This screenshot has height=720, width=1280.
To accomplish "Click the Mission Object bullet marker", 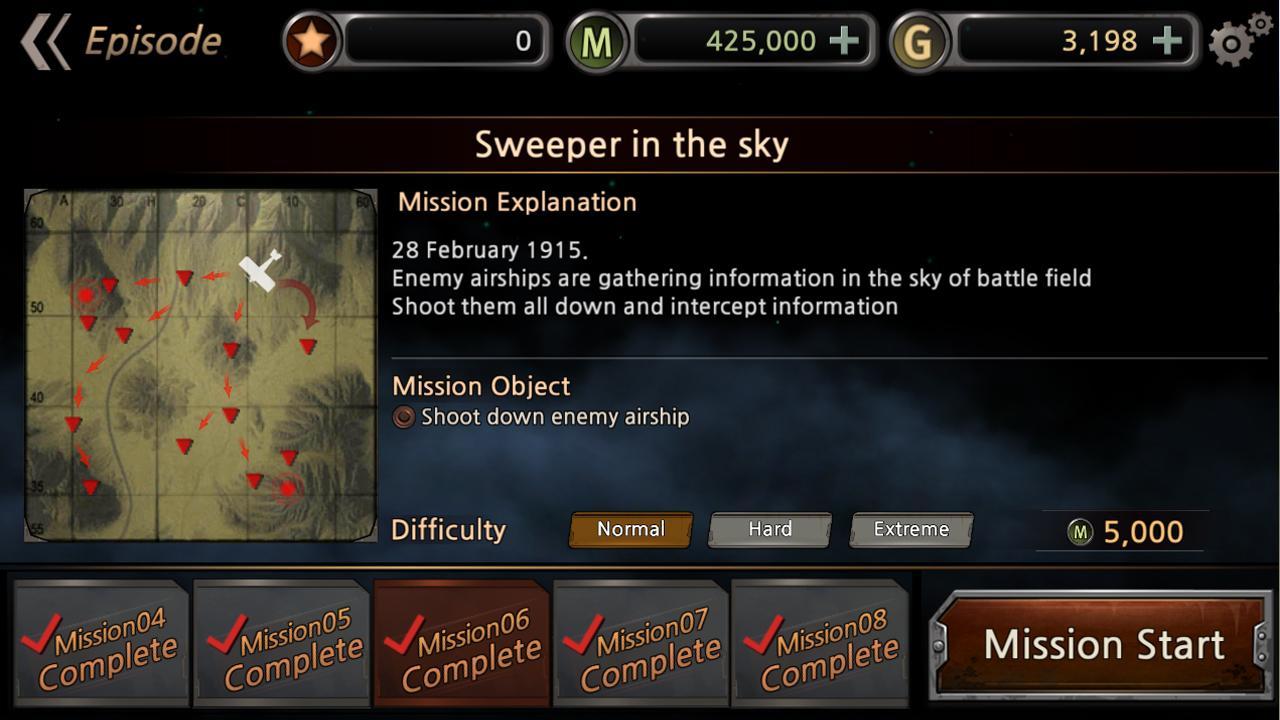I will coord(403,417).
